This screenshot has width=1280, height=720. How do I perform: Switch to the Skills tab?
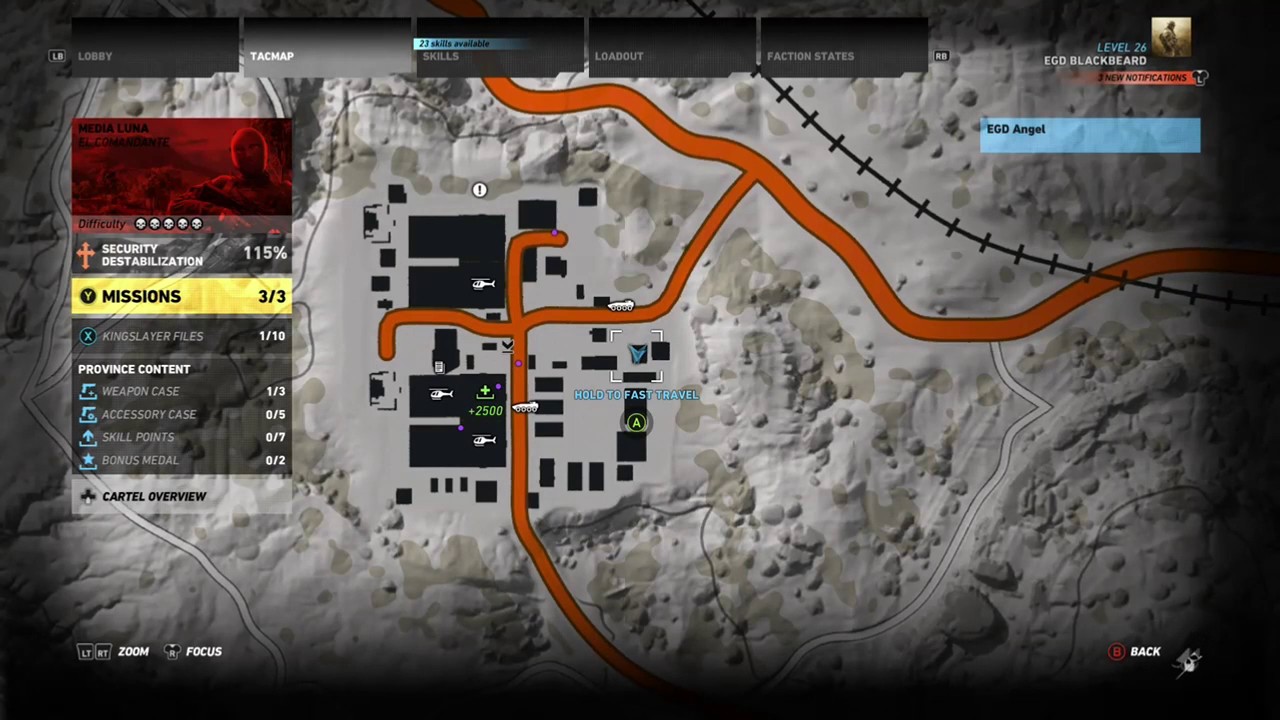tap(440, 56)
